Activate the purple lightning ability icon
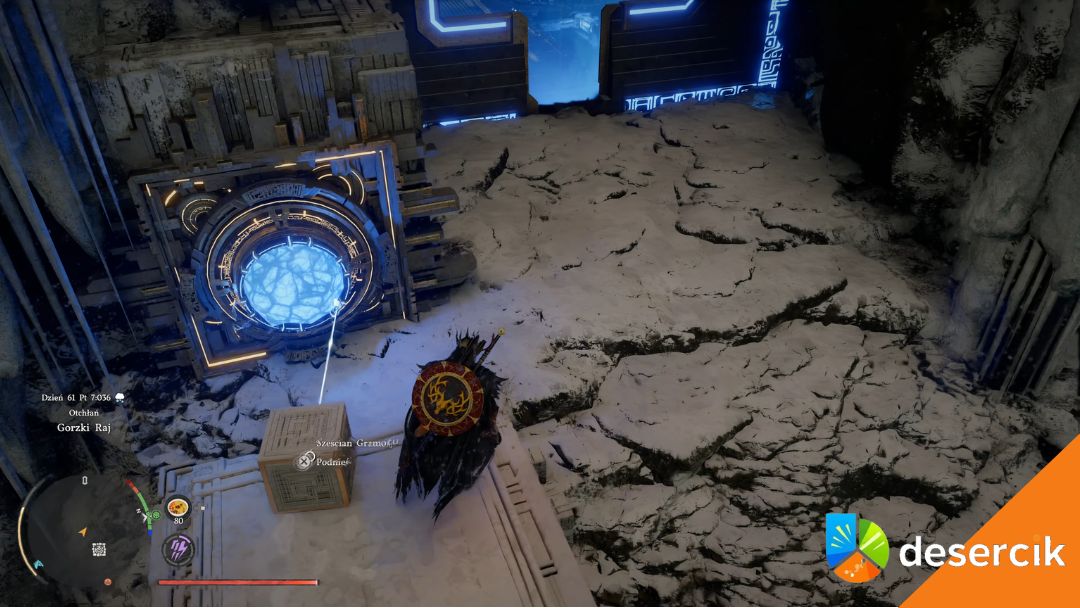The width and height of the screenshot is (1080, 608). pos(178,547)
